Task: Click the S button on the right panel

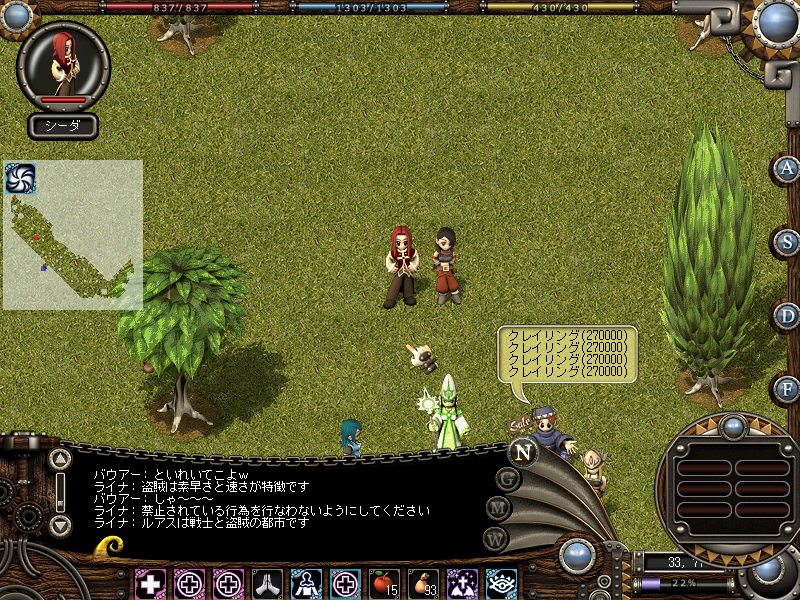Action: 787,242
